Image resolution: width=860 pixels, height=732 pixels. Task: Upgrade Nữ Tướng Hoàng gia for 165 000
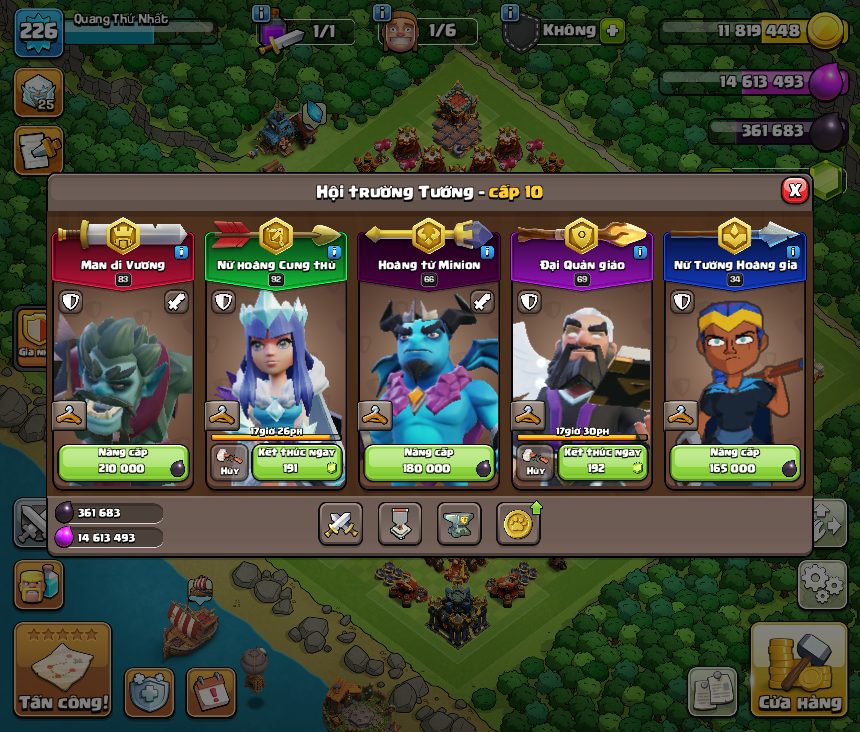click(x=734, y=462)
